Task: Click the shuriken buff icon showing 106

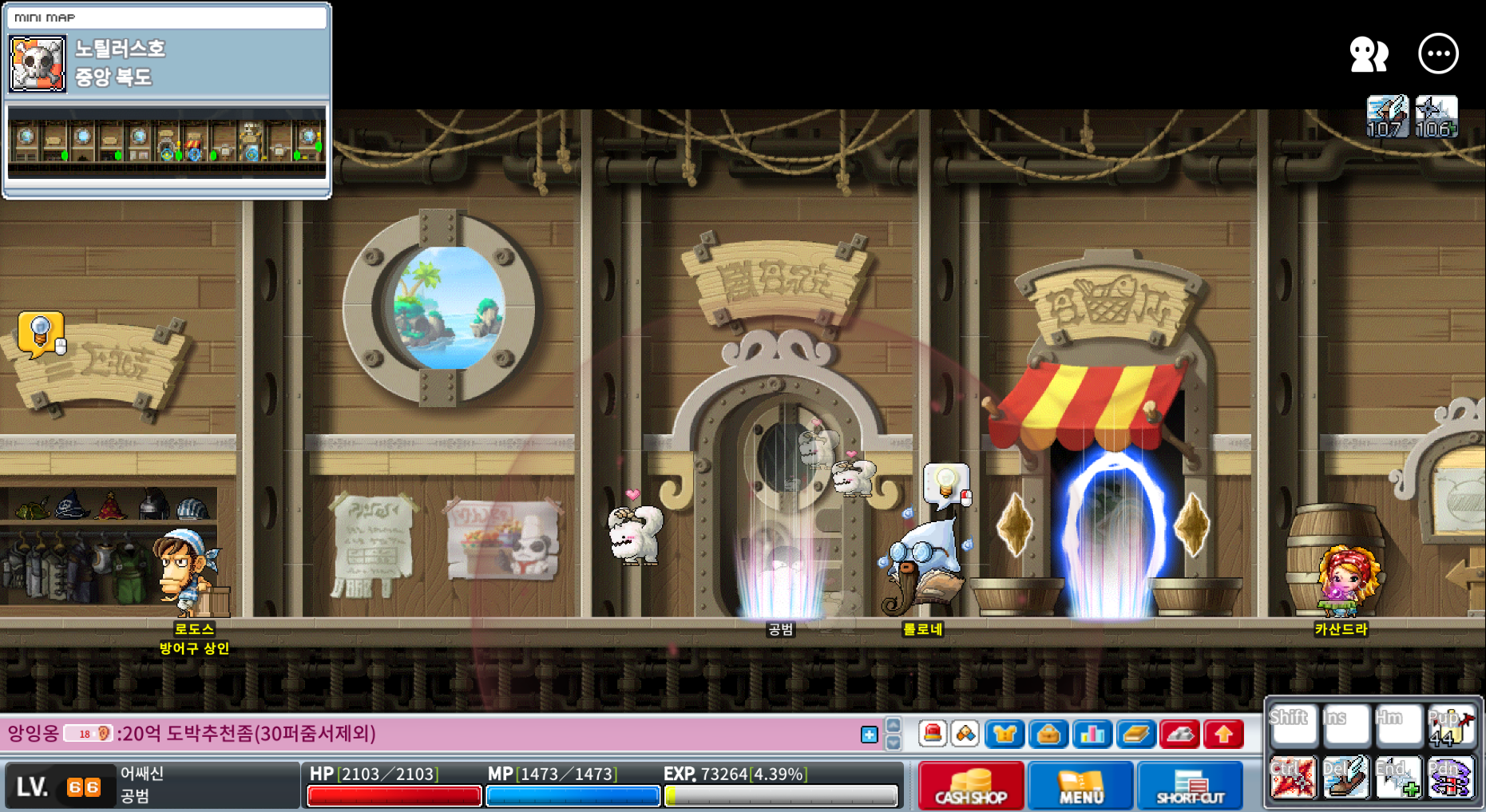Action: tap(1436, 117)
